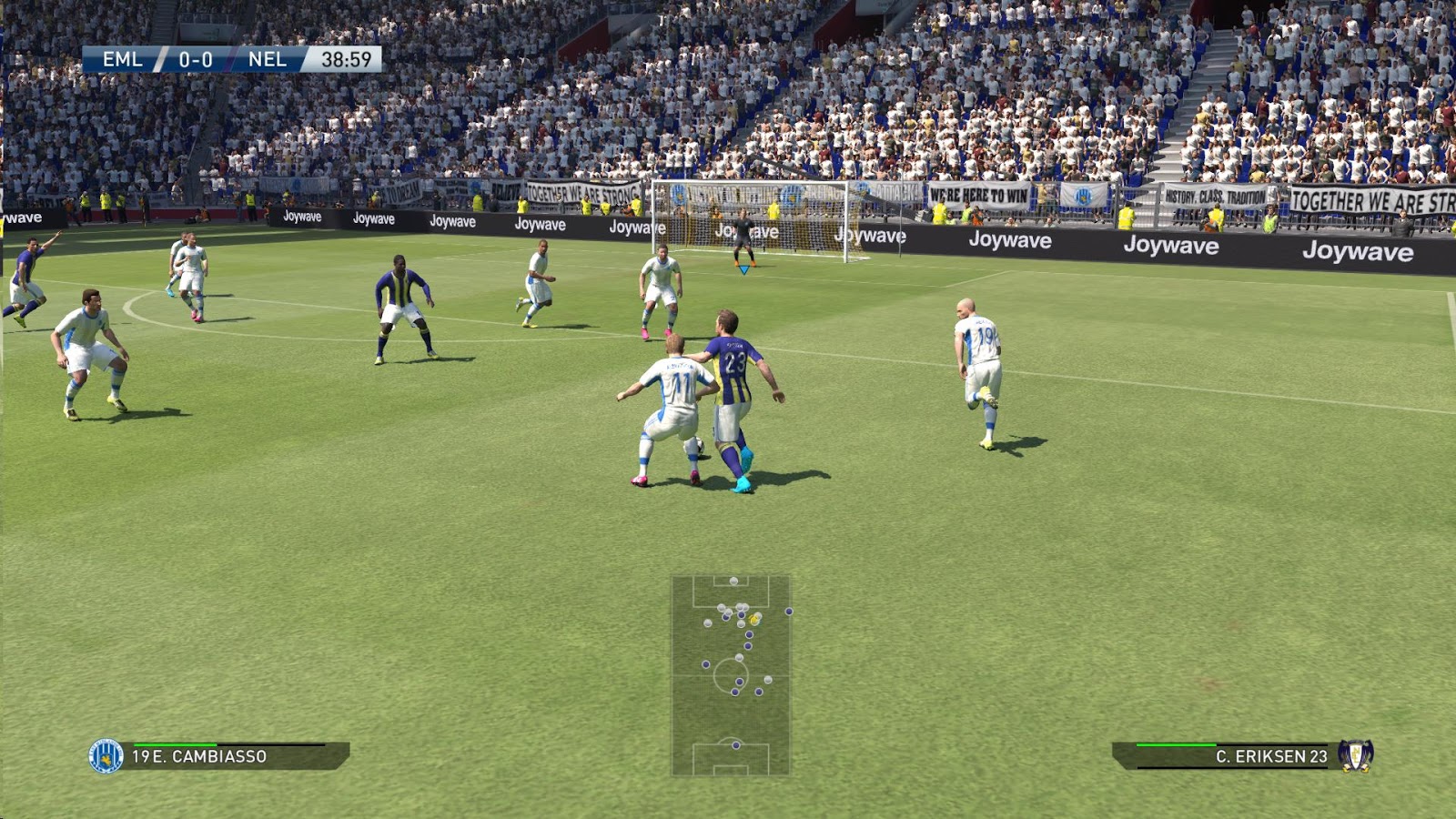Click the match timer showing 38:59
Screen dimensions: 1456x819
(x=344, y=60)
